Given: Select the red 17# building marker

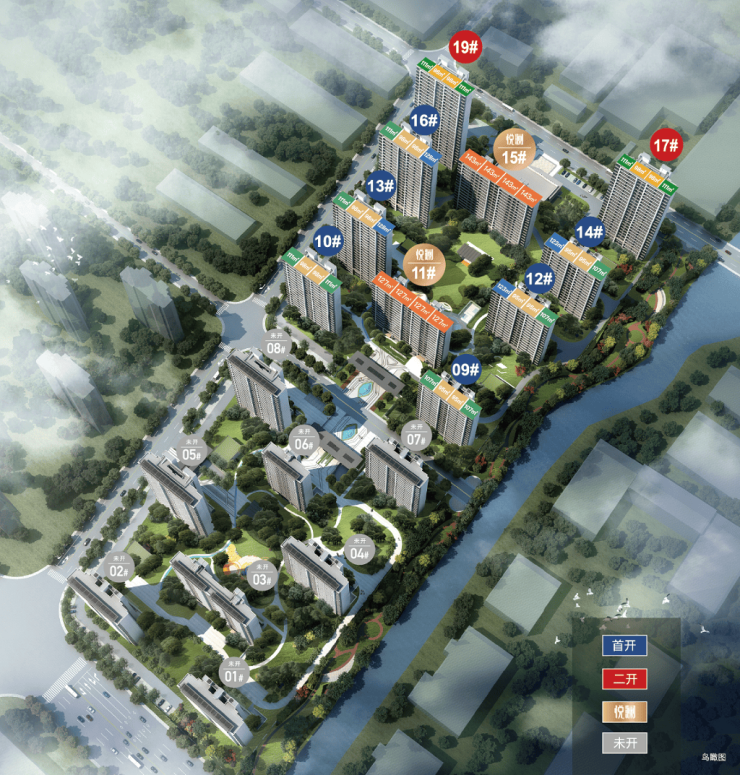Looking at the screenshot, I should (666, 146).
